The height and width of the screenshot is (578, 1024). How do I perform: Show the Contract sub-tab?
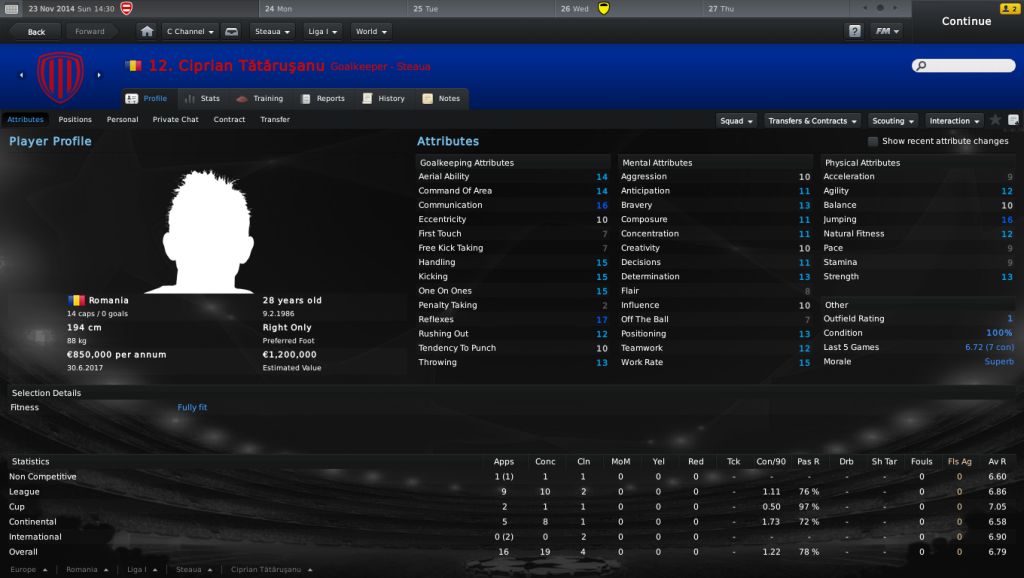229,120
